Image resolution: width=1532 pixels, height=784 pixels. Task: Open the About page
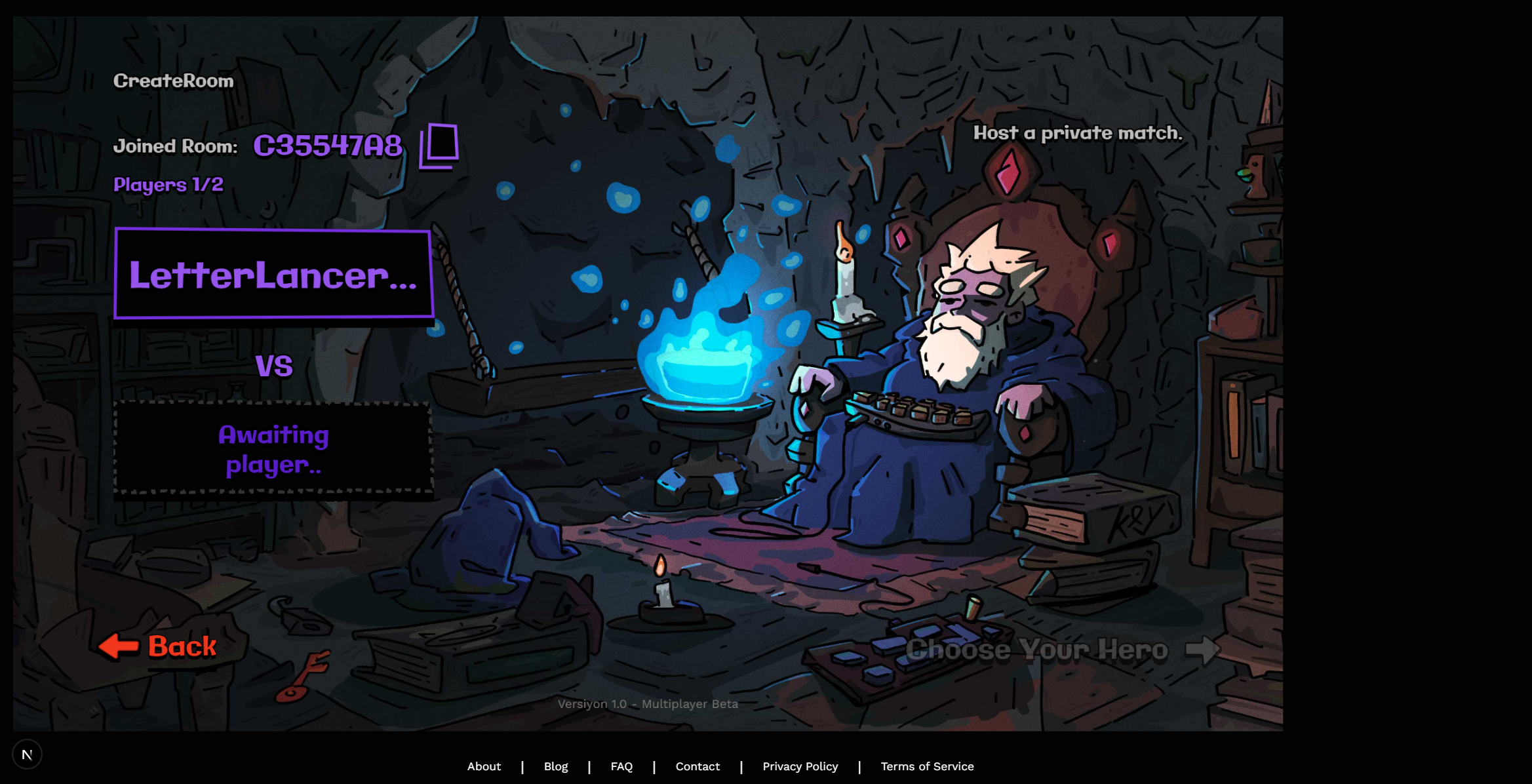484,766
